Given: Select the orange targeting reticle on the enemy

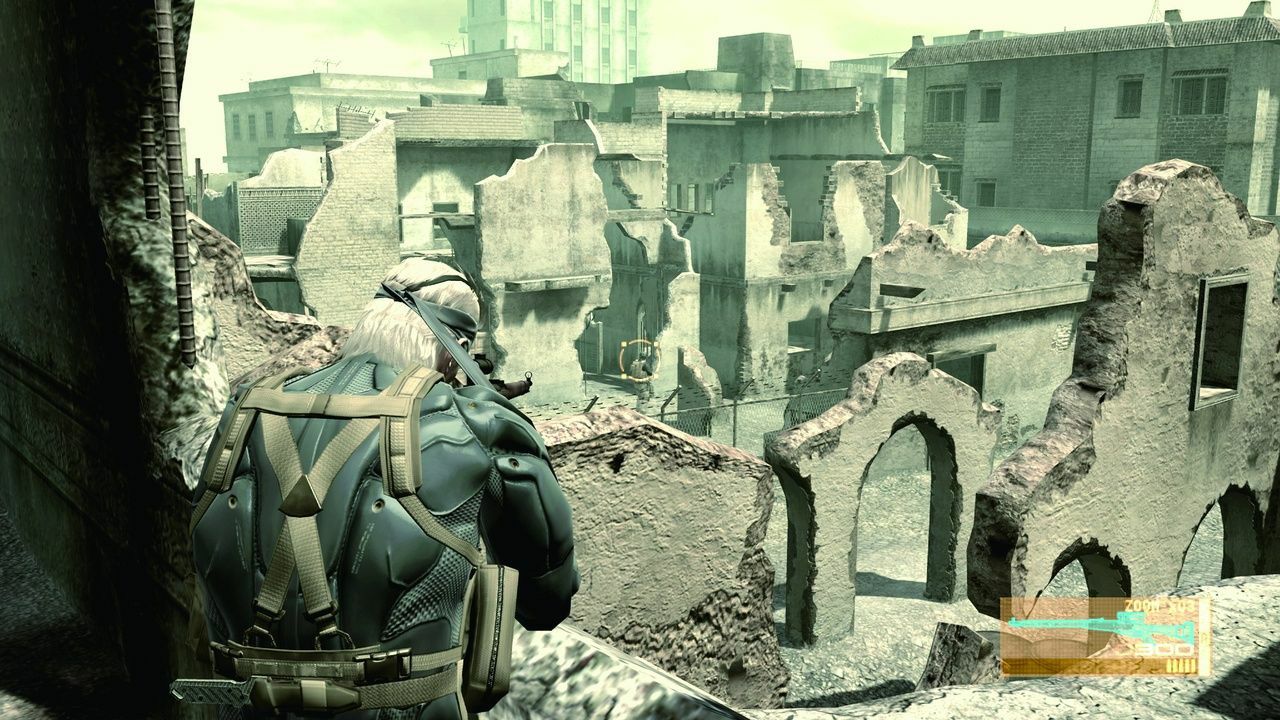Looking at the screenshot, I should tap(638, 360).
